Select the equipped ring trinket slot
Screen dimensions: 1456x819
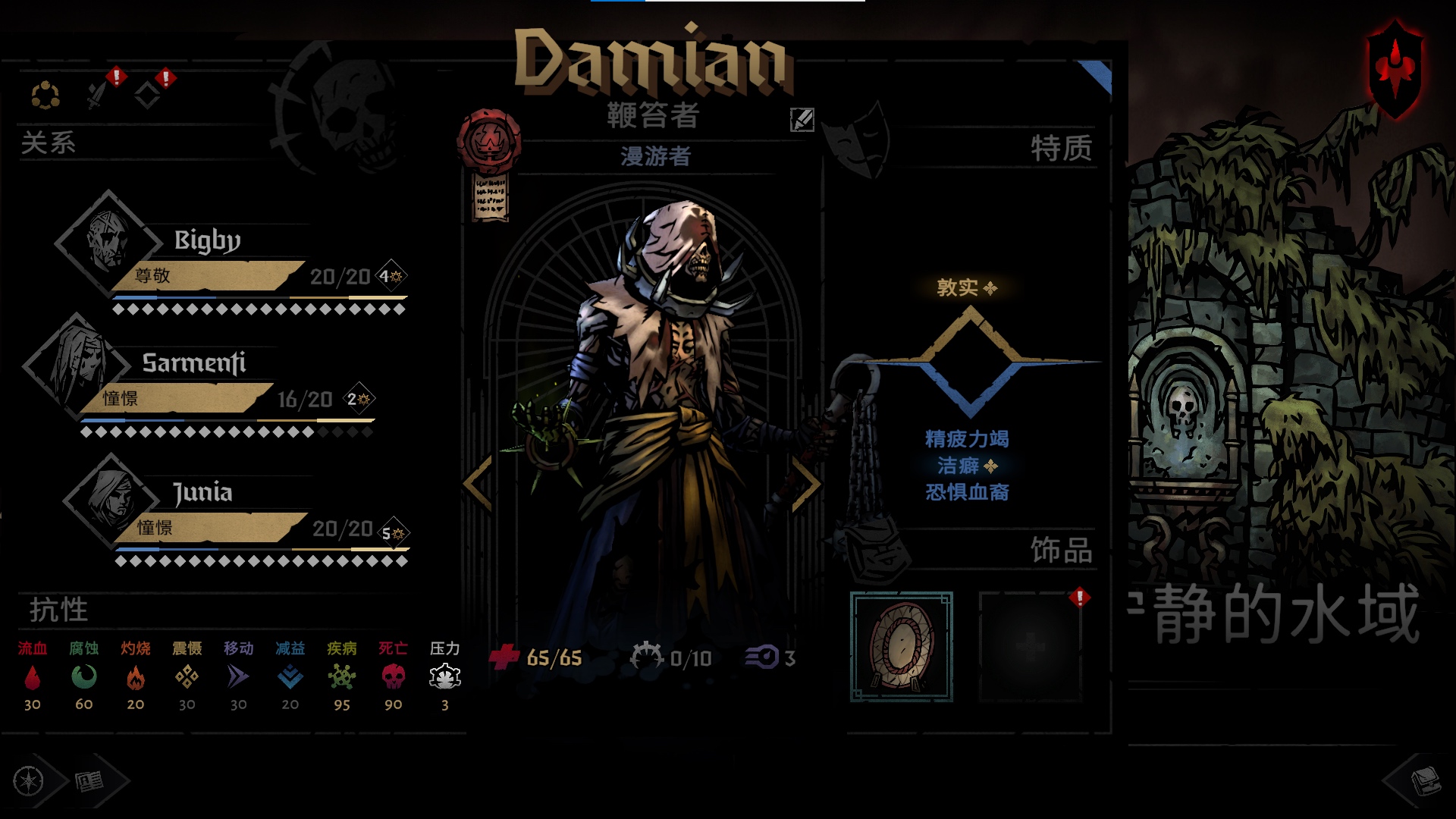coord(901,646)
